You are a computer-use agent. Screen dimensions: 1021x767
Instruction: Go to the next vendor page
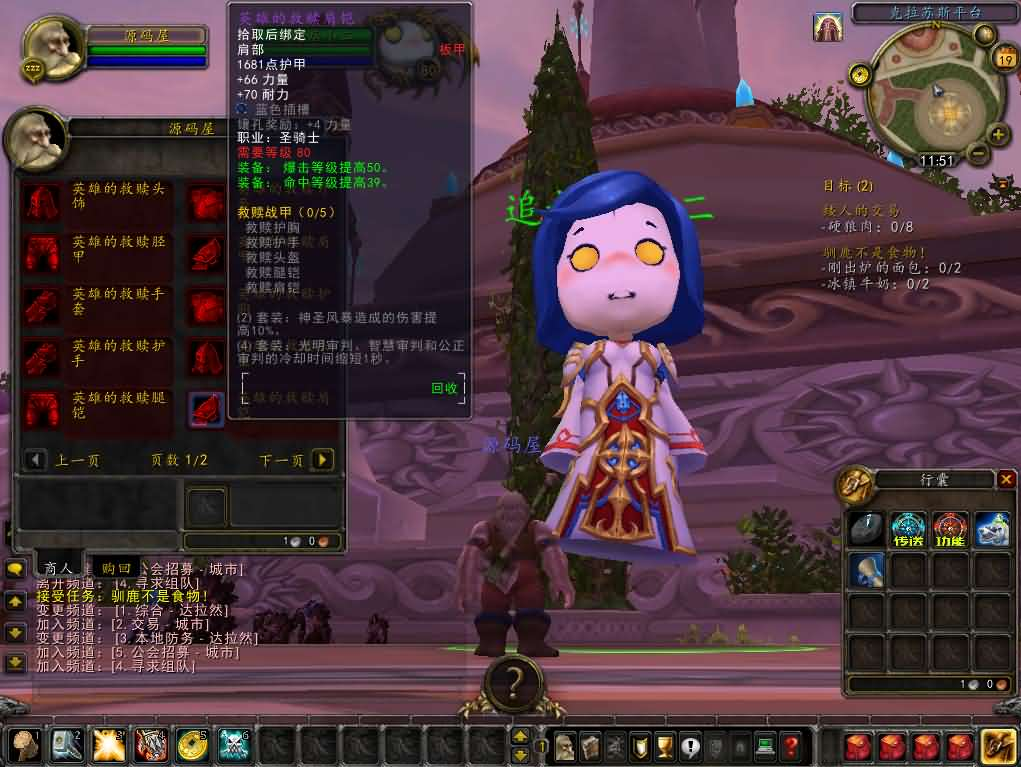(321, 460)
